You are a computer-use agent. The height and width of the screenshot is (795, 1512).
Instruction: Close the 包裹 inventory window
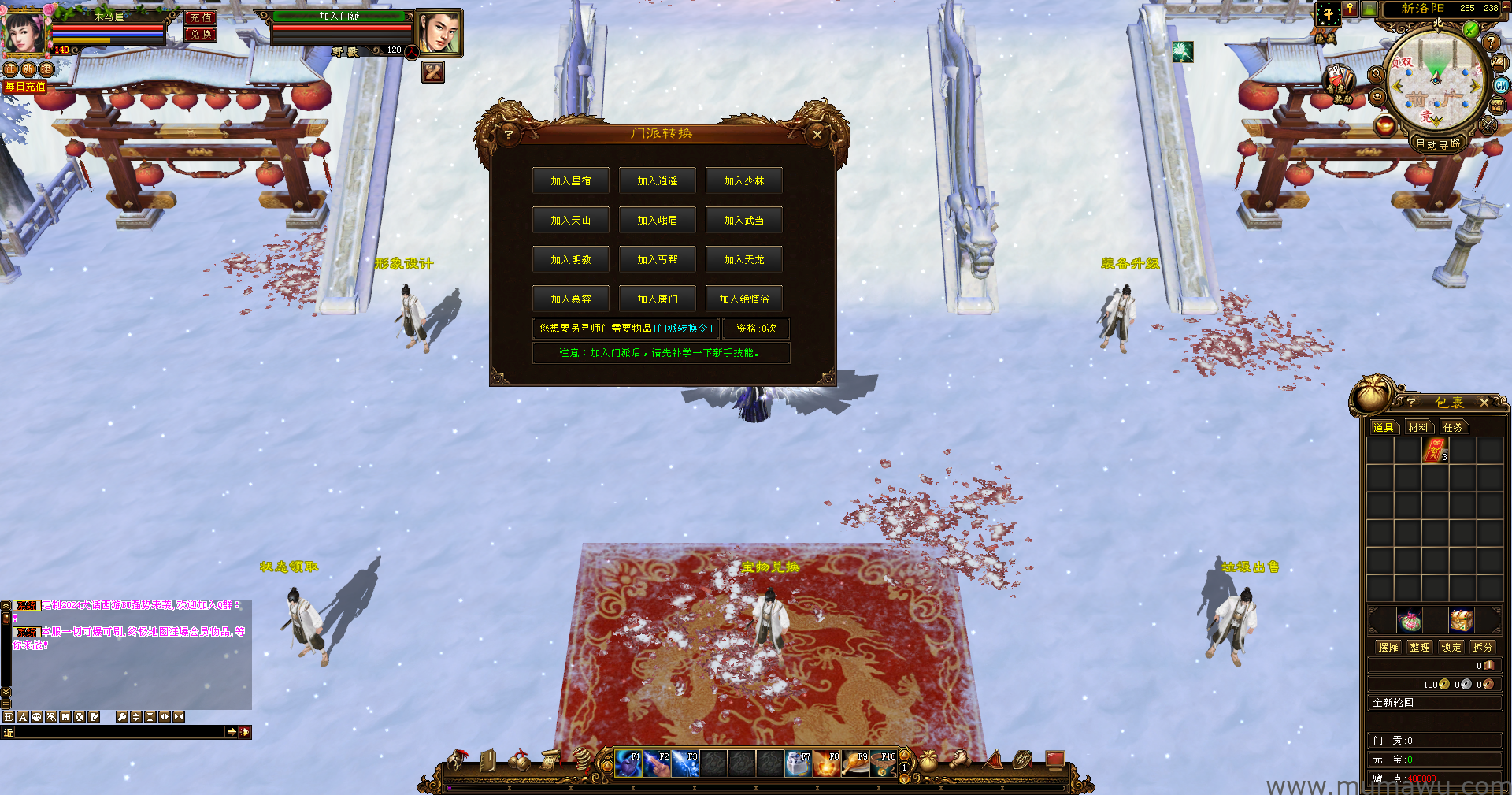pyautogui.click(x=1484, y=403)
